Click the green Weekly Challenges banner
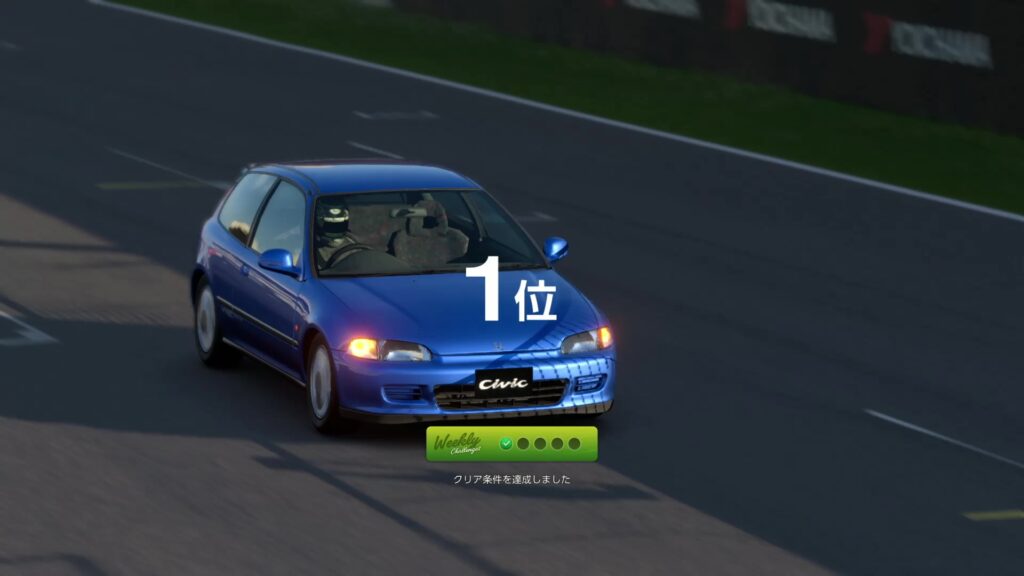 [511, 444]
